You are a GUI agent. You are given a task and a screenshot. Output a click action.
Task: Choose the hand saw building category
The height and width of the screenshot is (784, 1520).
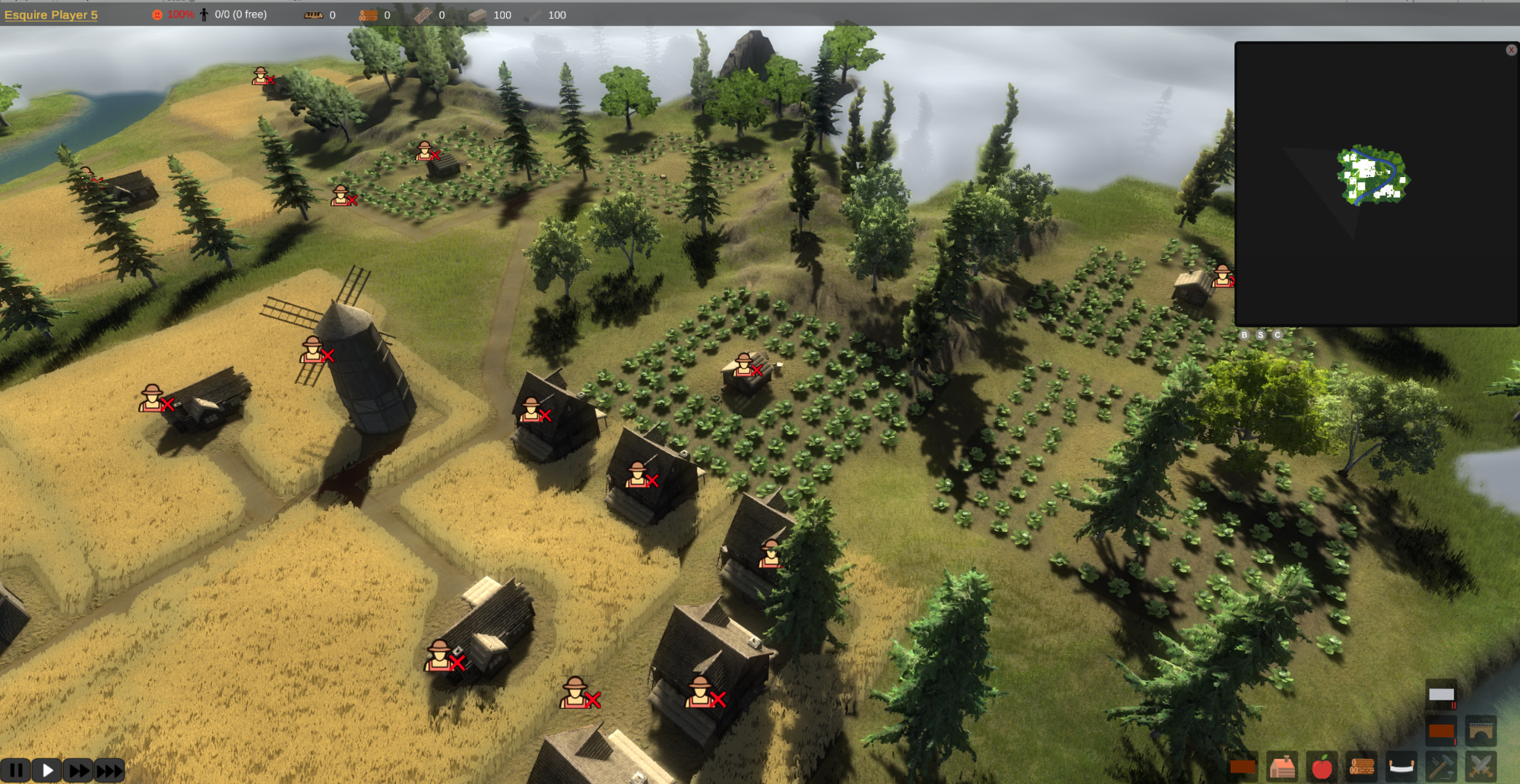pos(1401,767)
